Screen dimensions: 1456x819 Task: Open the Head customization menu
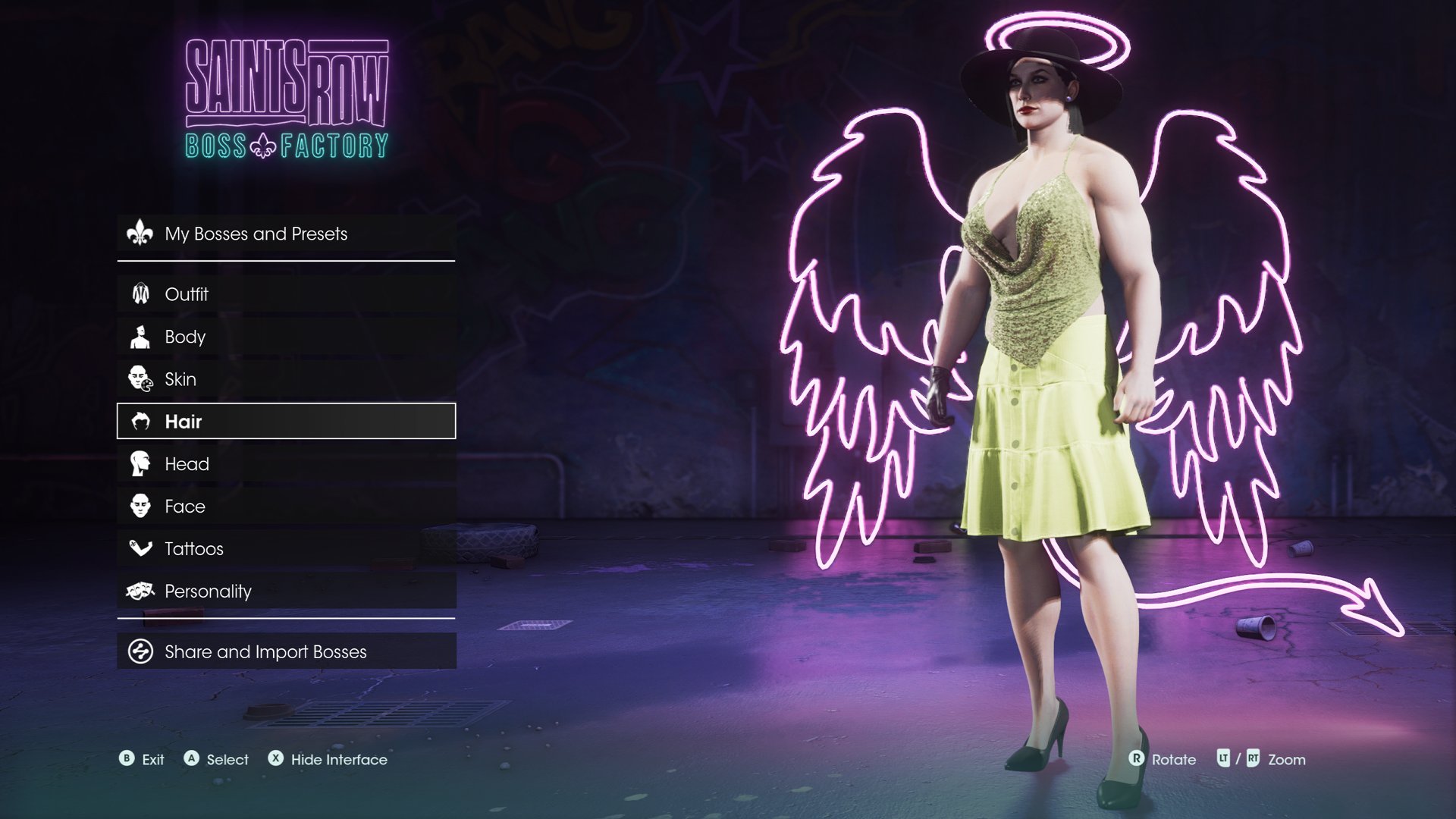click(x=286, y=464)
